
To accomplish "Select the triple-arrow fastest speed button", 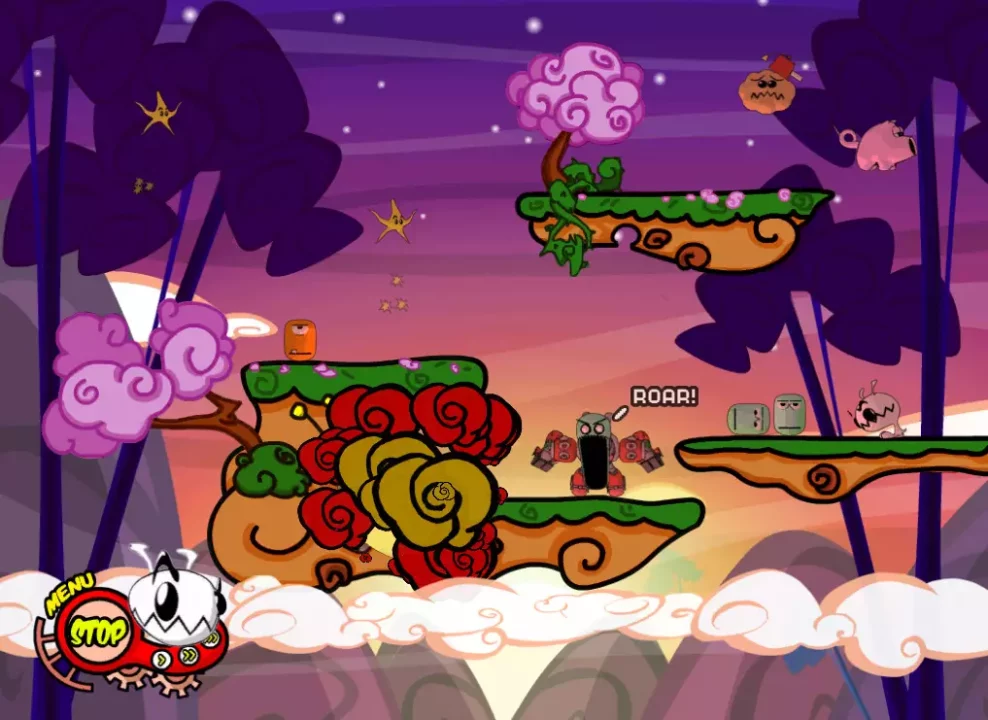I will [x=211, y=638].
